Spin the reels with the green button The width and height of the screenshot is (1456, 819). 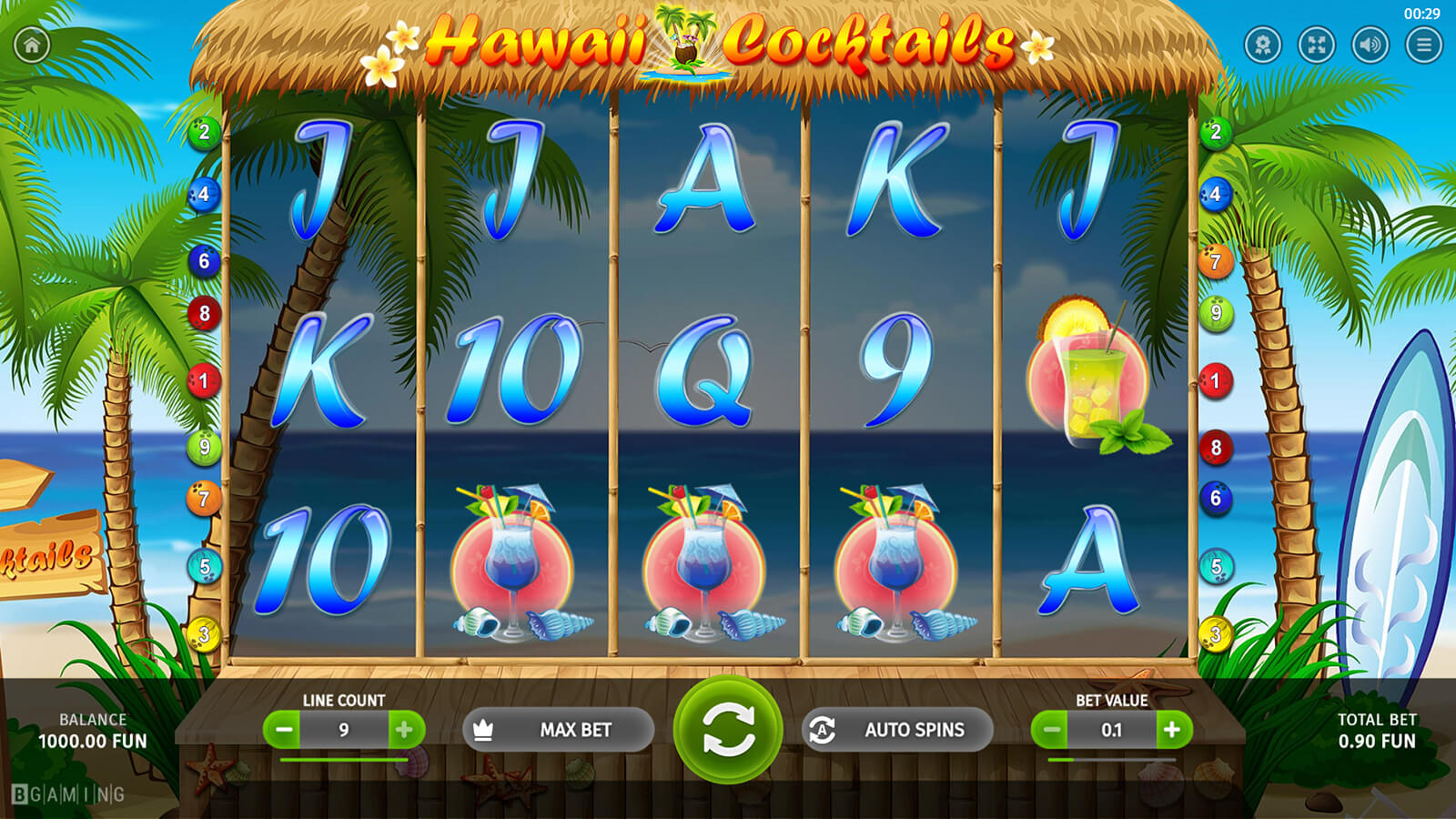pyautogui.click(x=727, y=730)
